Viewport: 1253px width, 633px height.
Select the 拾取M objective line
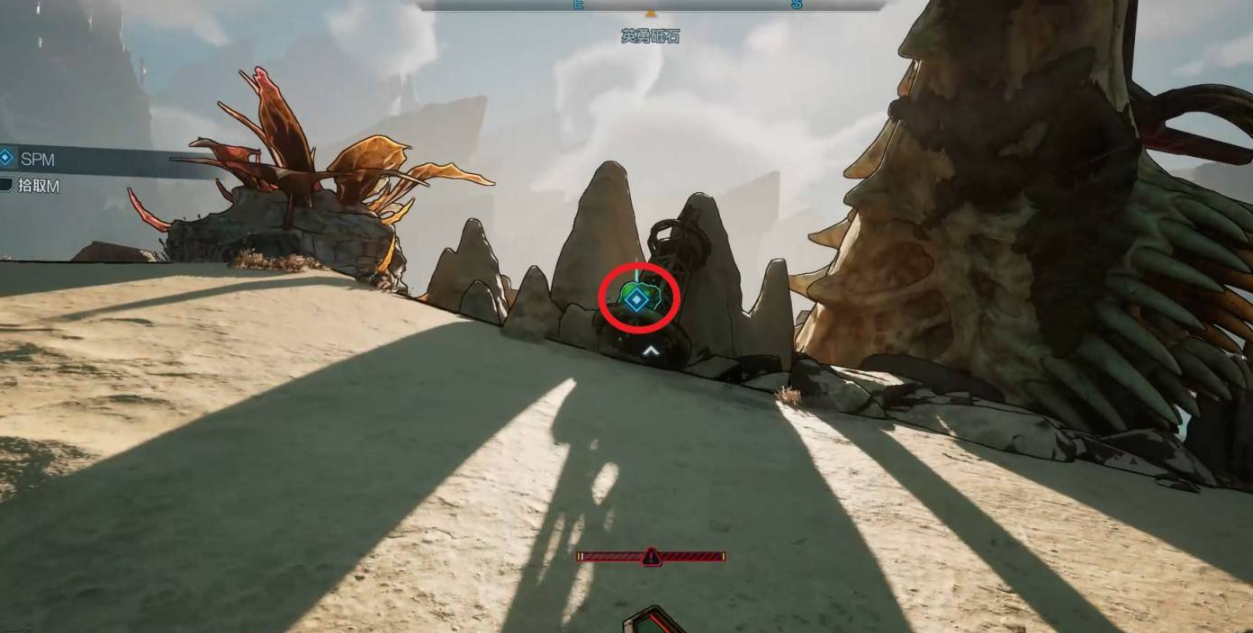(38, 186)
